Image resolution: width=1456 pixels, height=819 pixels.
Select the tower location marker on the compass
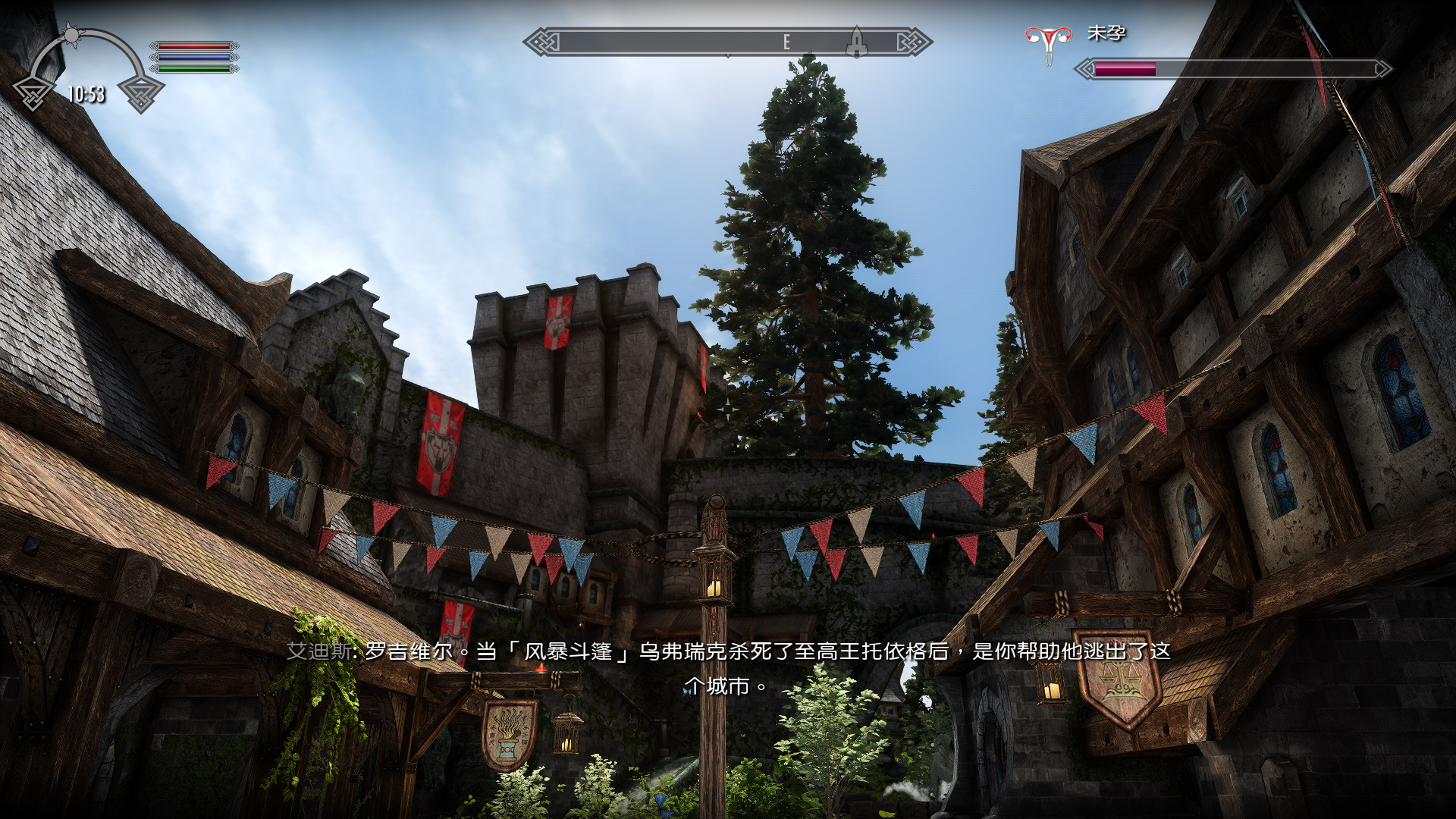(x=856, y=42)
